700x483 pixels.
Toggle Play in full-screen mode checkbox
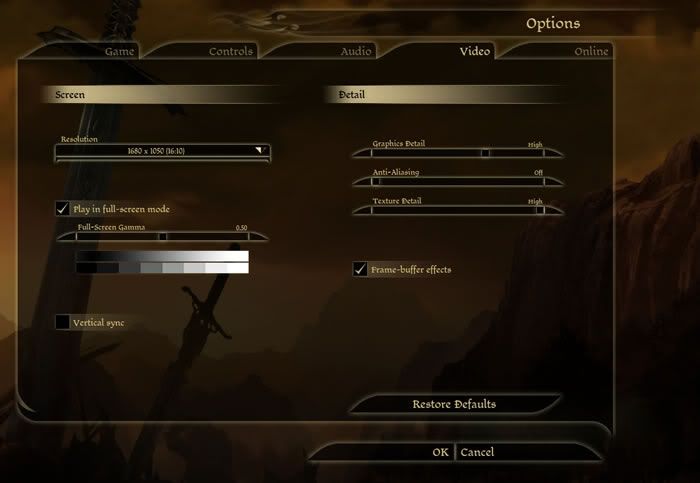click(x=63, y=209)
